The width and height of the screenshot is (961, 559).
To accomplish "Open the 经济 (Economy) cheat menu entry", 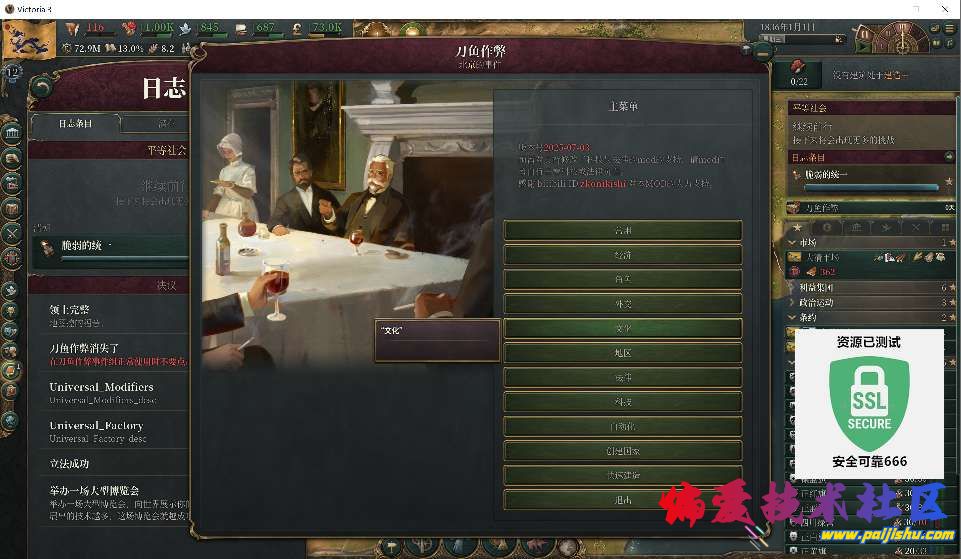I will coord(622,255).
